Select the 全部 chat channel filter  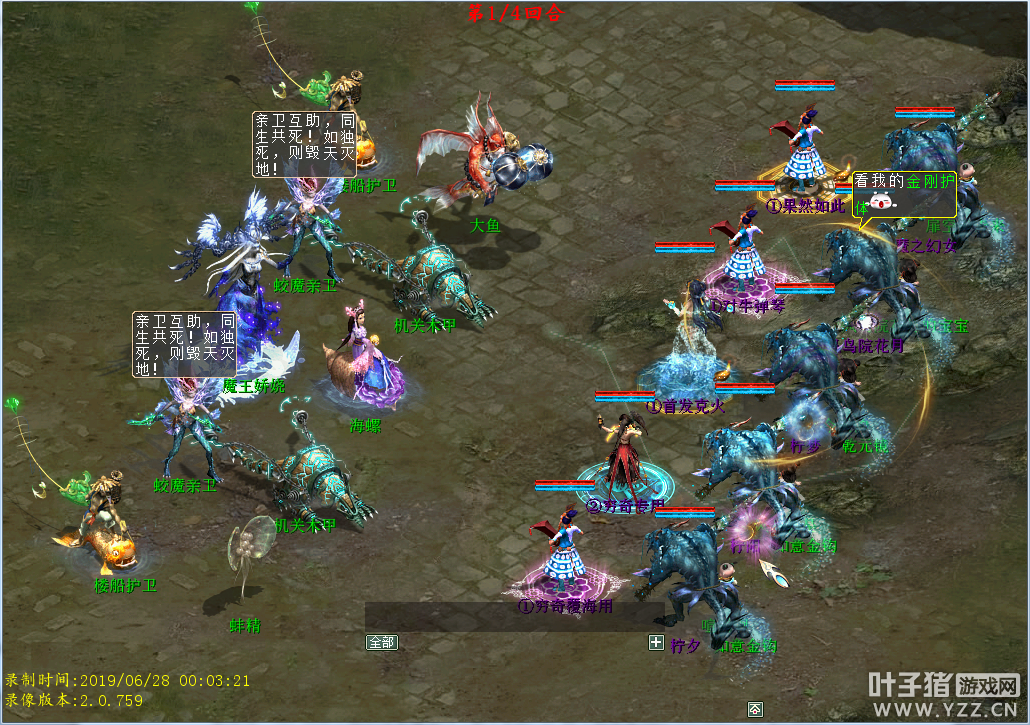point(382,642)
